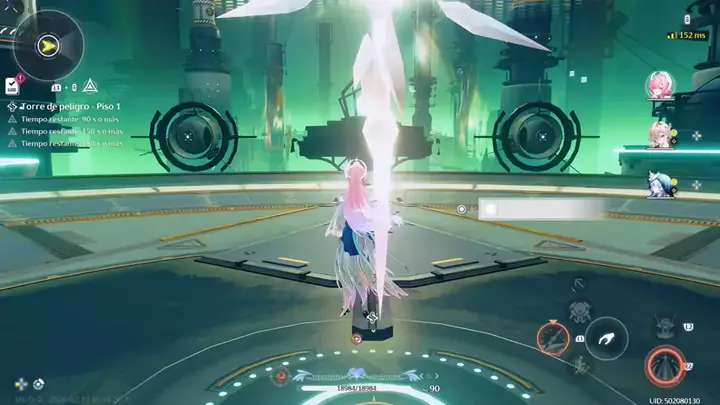Activate the horned monster utility icon
Viewport: 720px width, 405px height.
663,326
